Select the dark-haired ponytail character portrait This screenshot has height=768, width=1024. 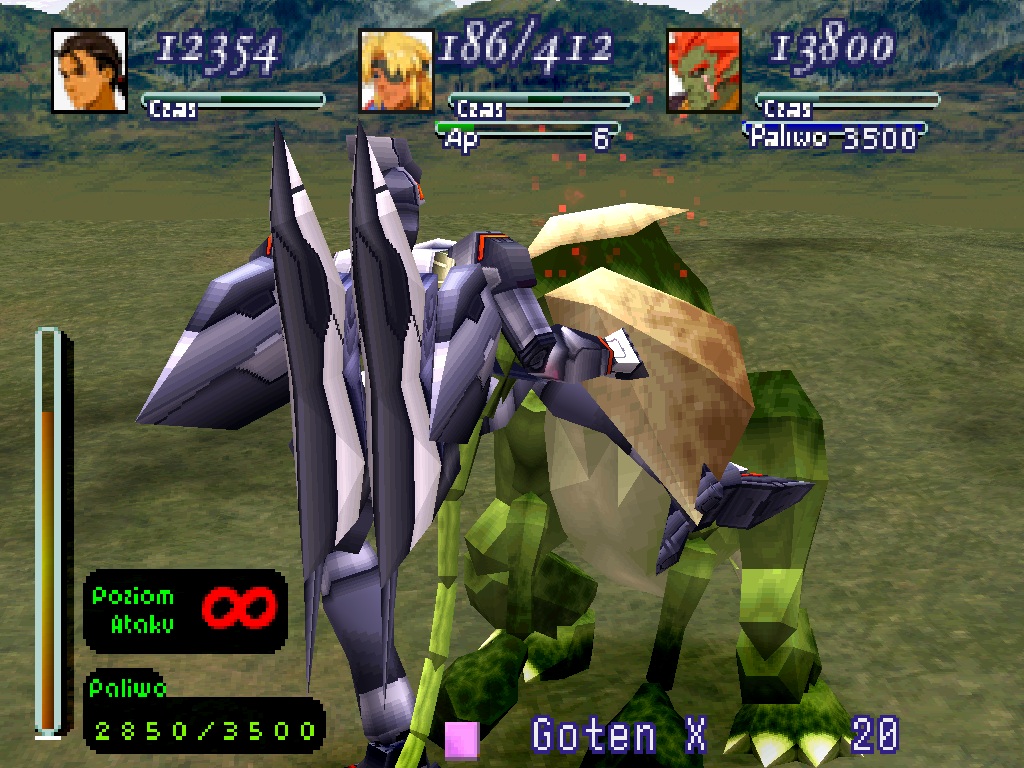(x=89, y=71)
